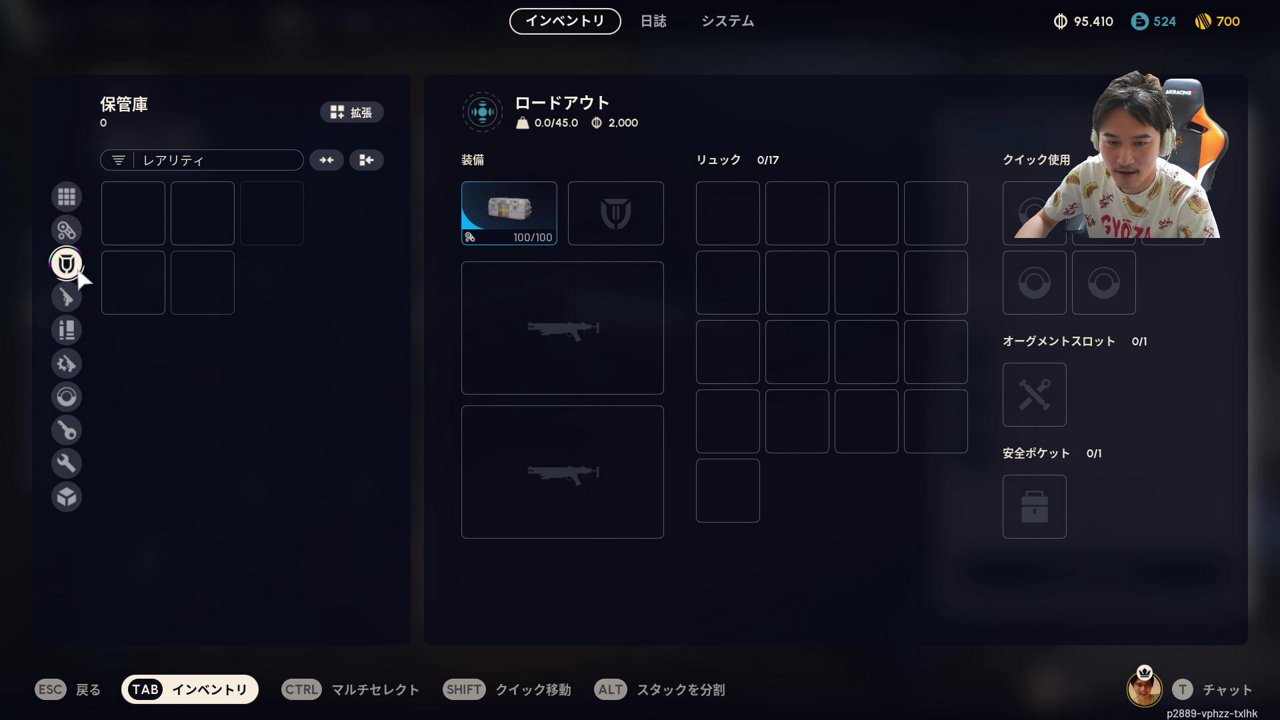Switch to the 日誌 tab
This screenshot has height=720, width=1280.
point(654,21)
